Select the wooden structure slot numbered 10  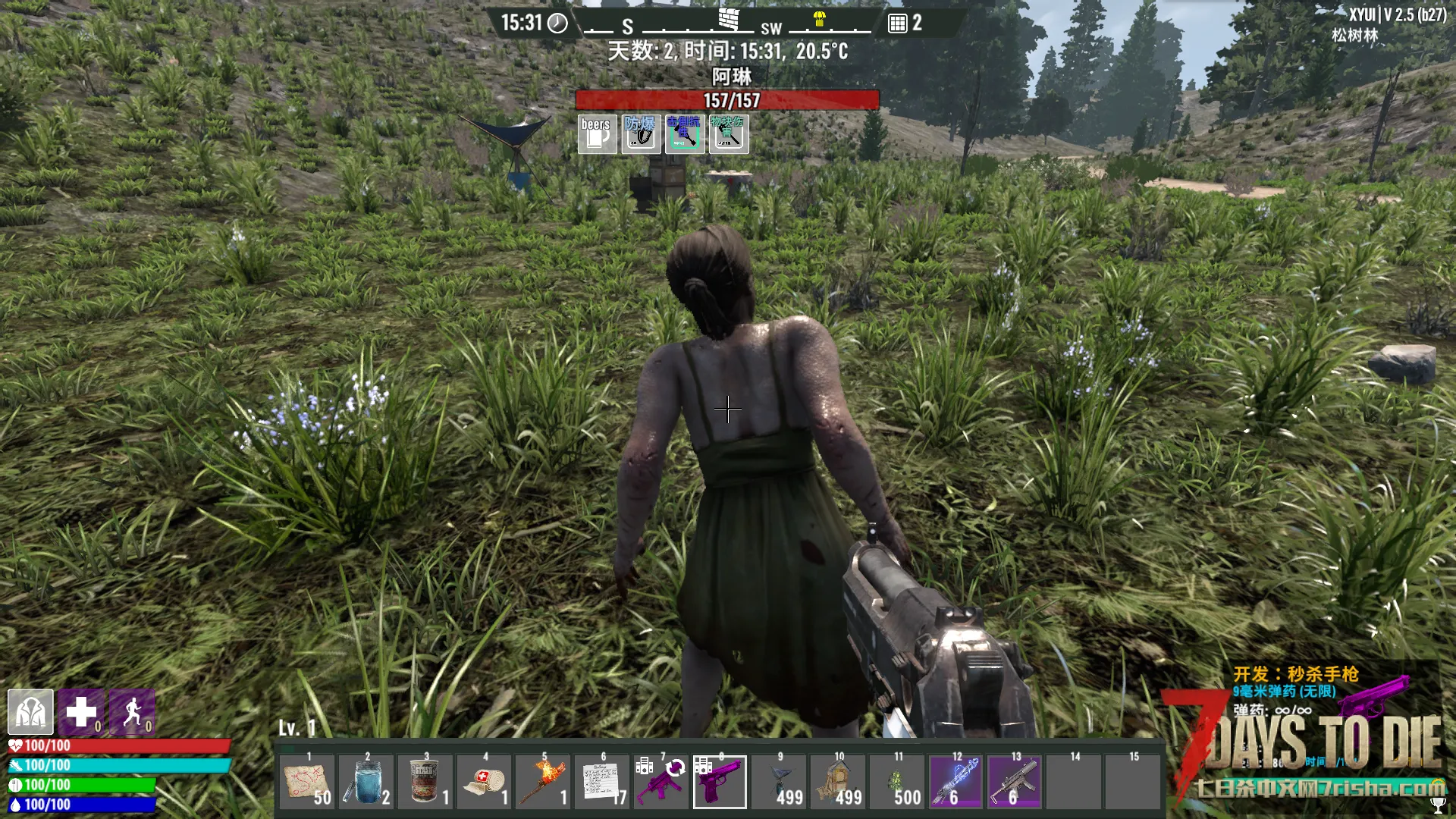[838, 782]
